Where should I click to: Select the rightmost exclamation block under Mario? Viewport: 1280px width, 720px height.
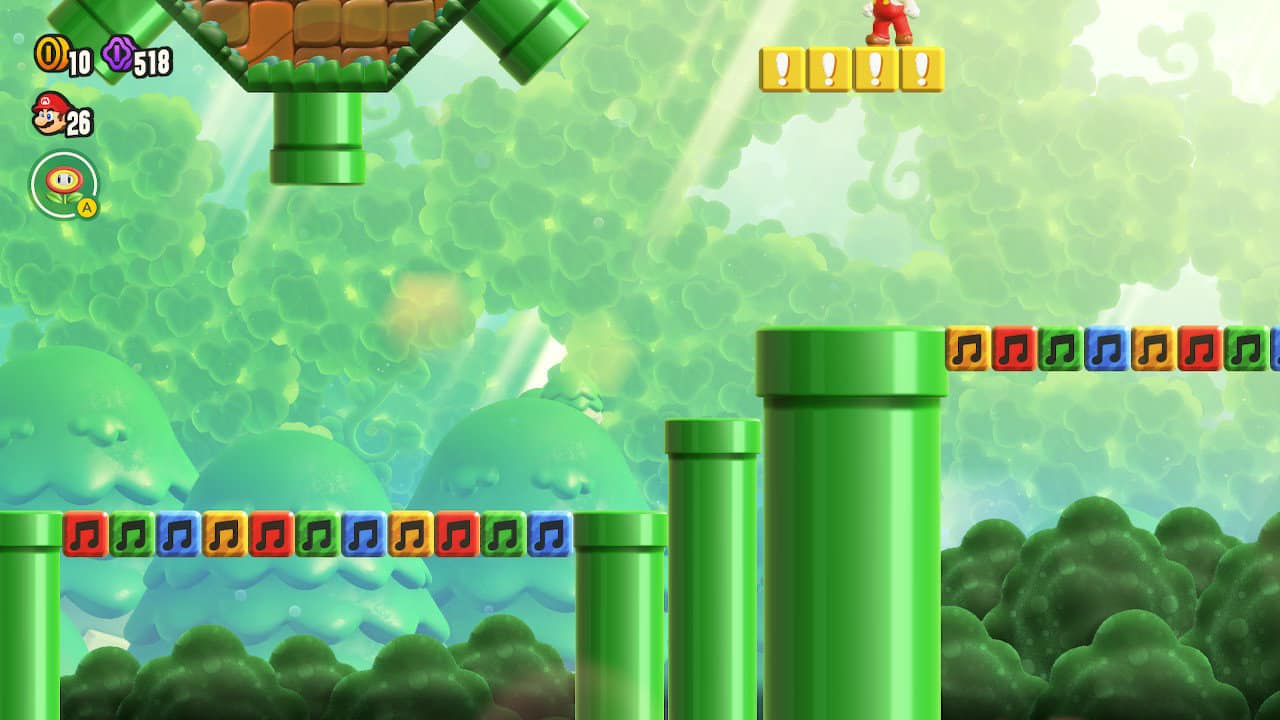point(922,66)
